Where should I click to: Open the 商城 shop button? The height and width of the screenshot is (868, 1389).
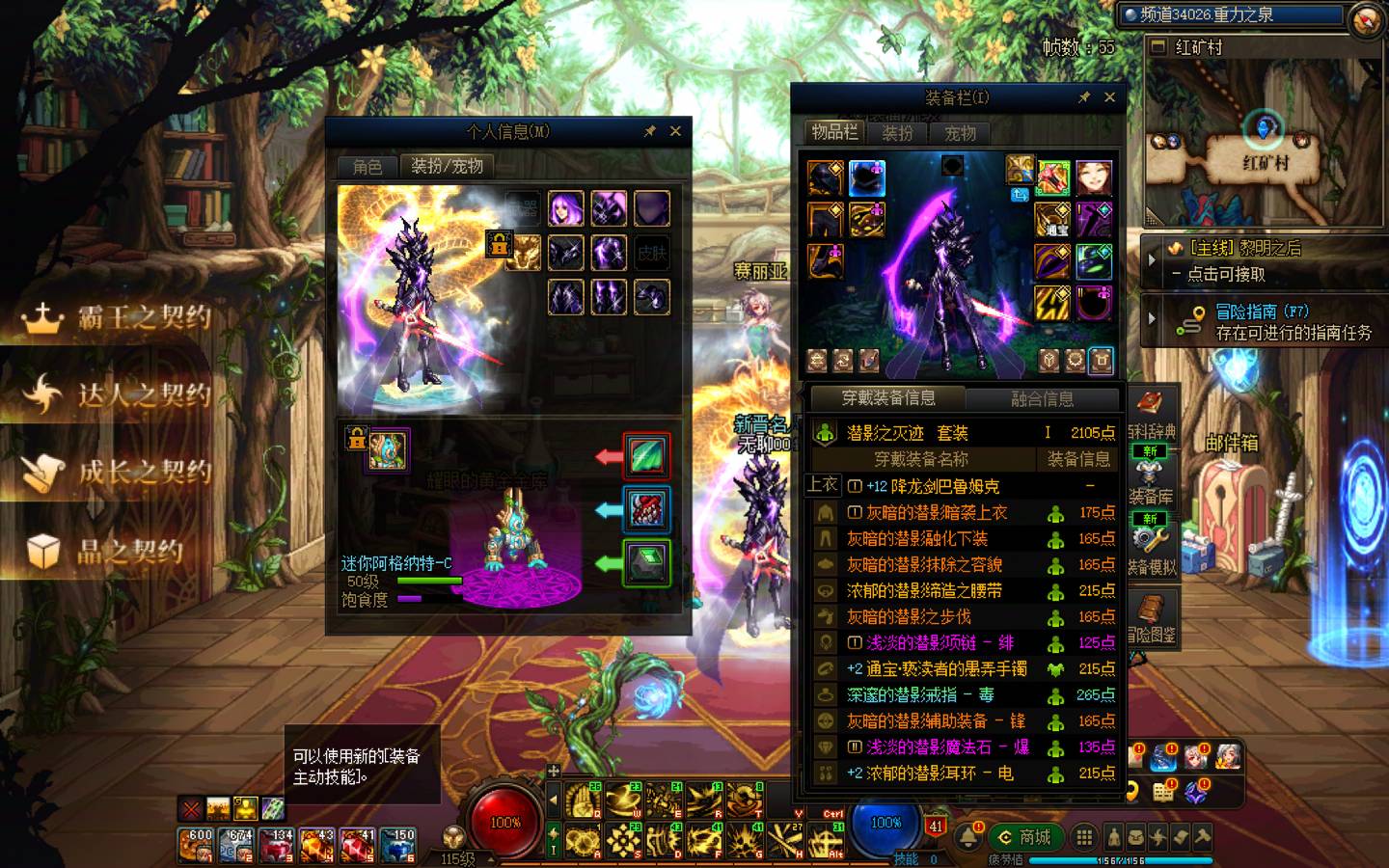coord(1024,837)
